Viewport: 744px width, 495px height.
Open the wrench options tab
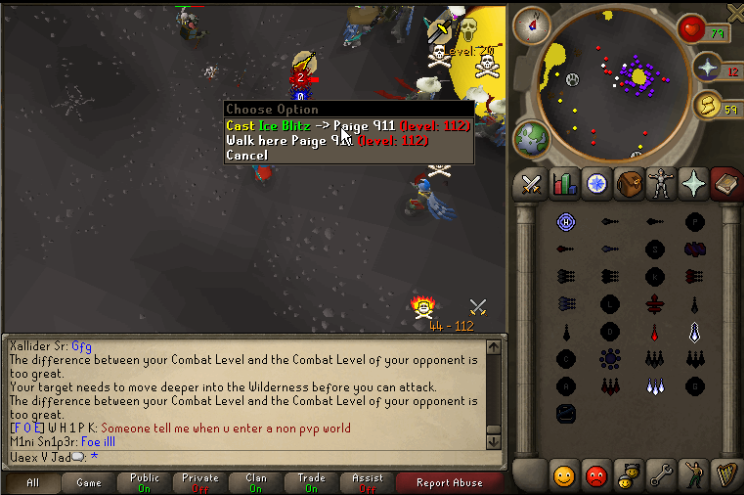pos(661,473)
